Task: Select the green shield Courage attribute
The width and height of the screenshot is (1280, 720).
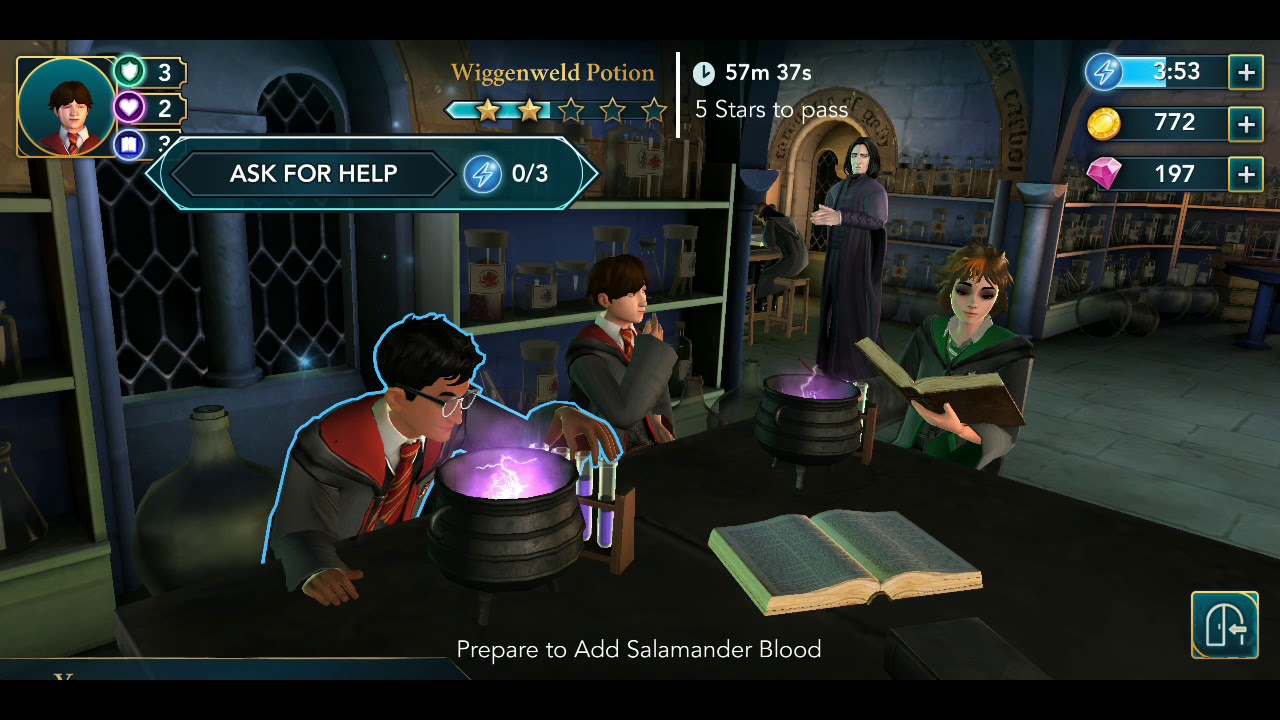Action: [130, 71]
